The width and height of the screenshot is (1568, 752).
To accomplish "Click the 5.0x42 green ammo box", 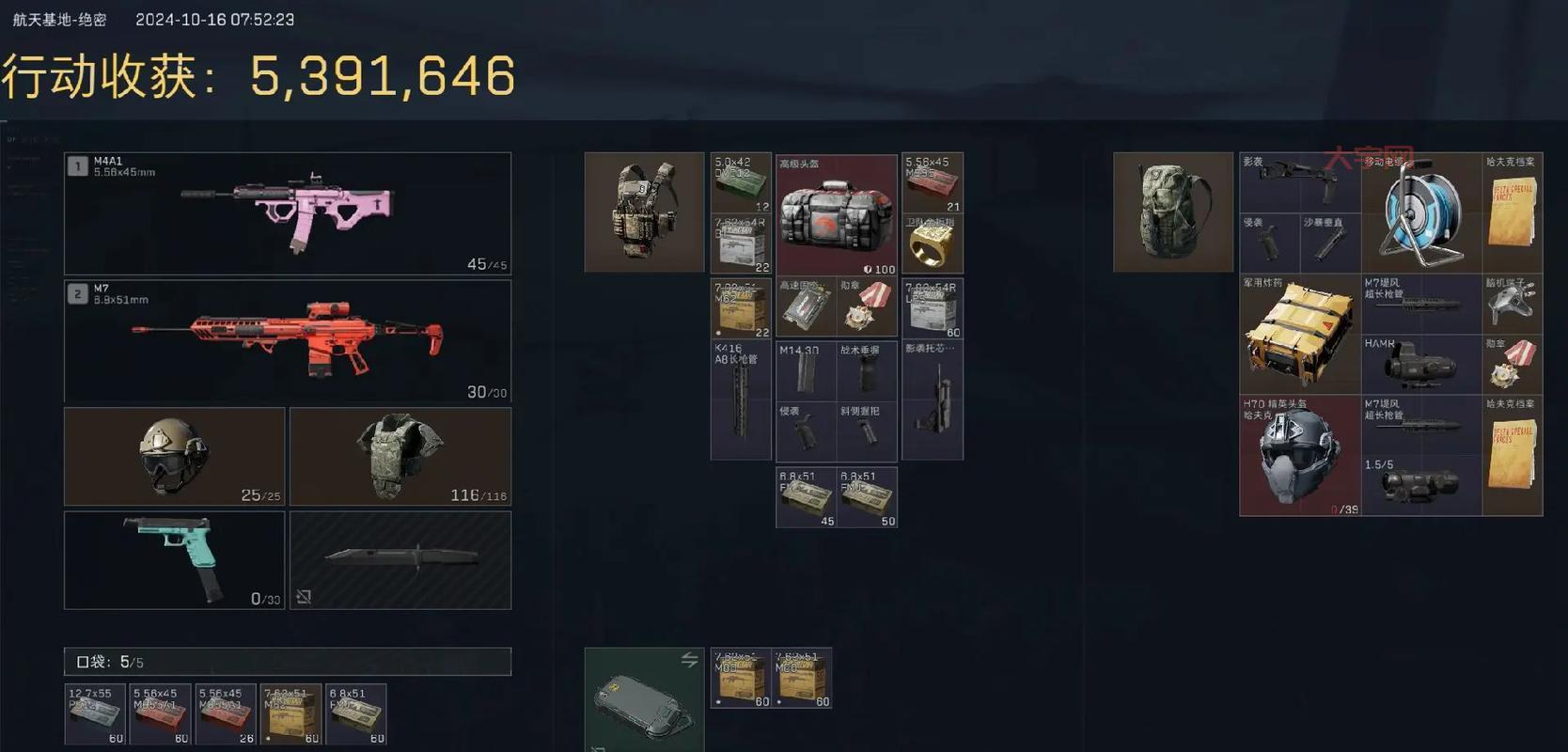I will [741, 182].
